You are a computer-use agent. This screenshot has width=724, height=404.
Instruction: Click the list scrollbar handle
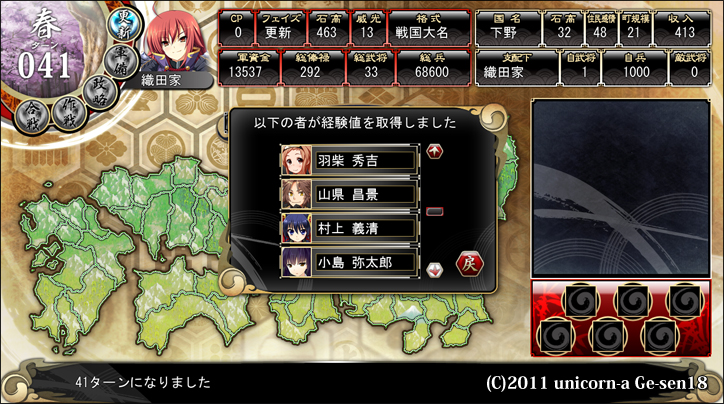coord(434,211)
